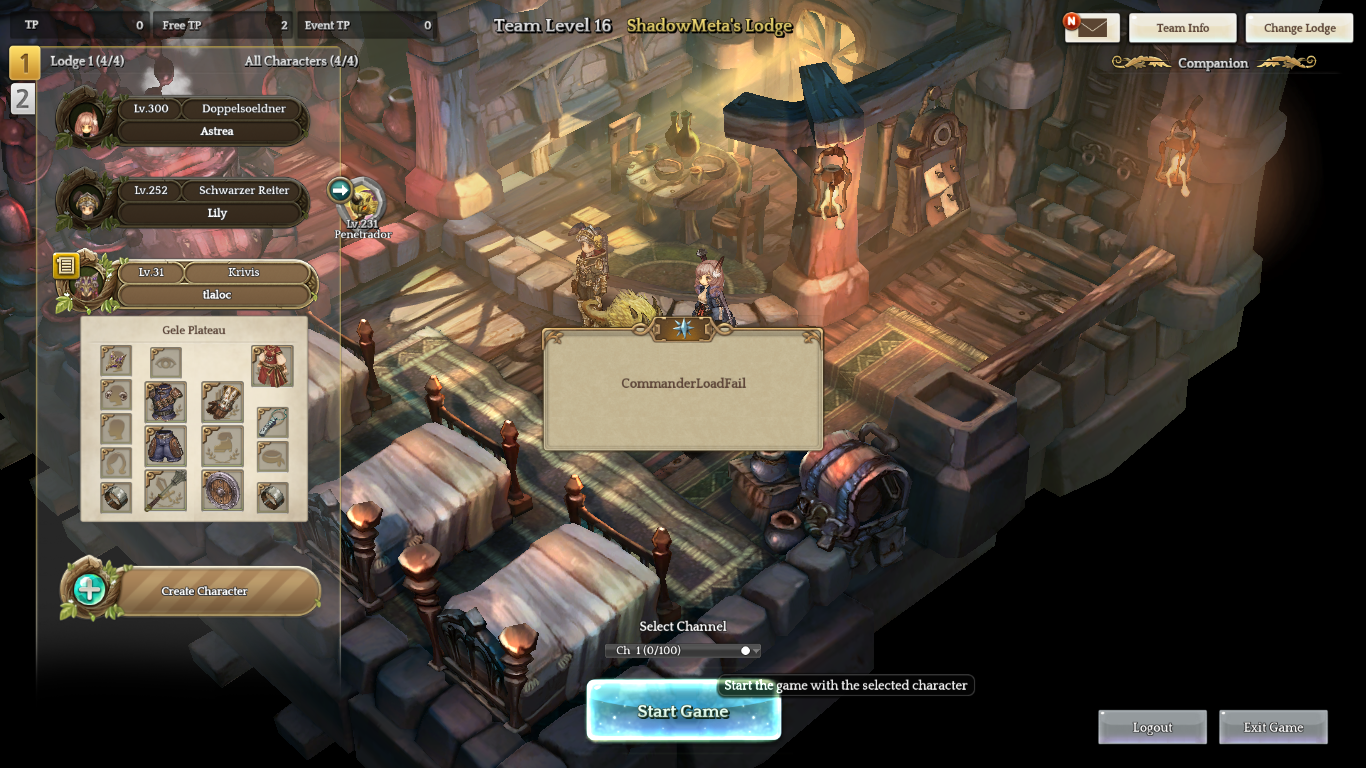Click the Change Lodge button
Image resolution: width=1366 pixels, height=768 pixels.
(x=1299, y=28)
